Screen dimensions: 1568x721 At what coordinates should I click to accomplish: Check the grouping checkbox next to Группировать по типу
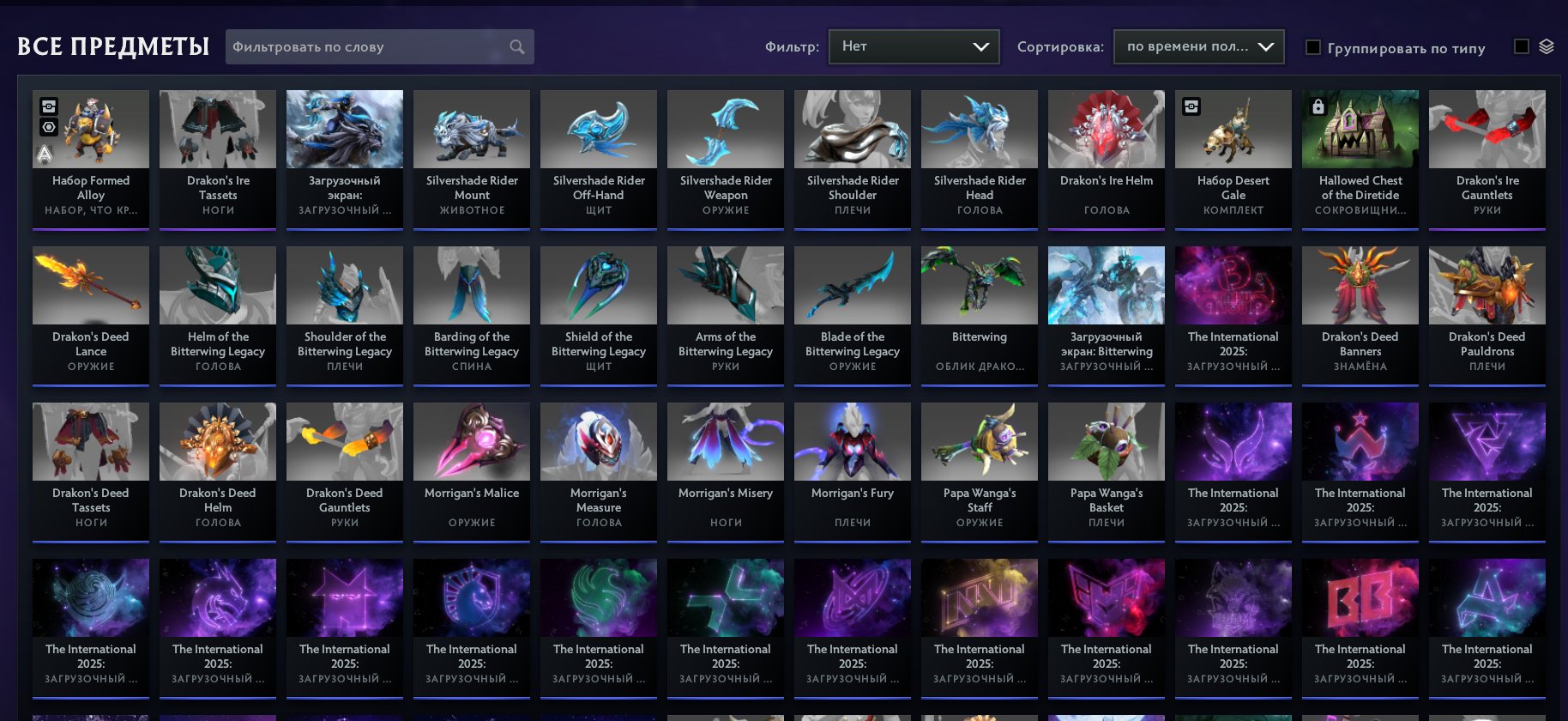pos(1312,48)
